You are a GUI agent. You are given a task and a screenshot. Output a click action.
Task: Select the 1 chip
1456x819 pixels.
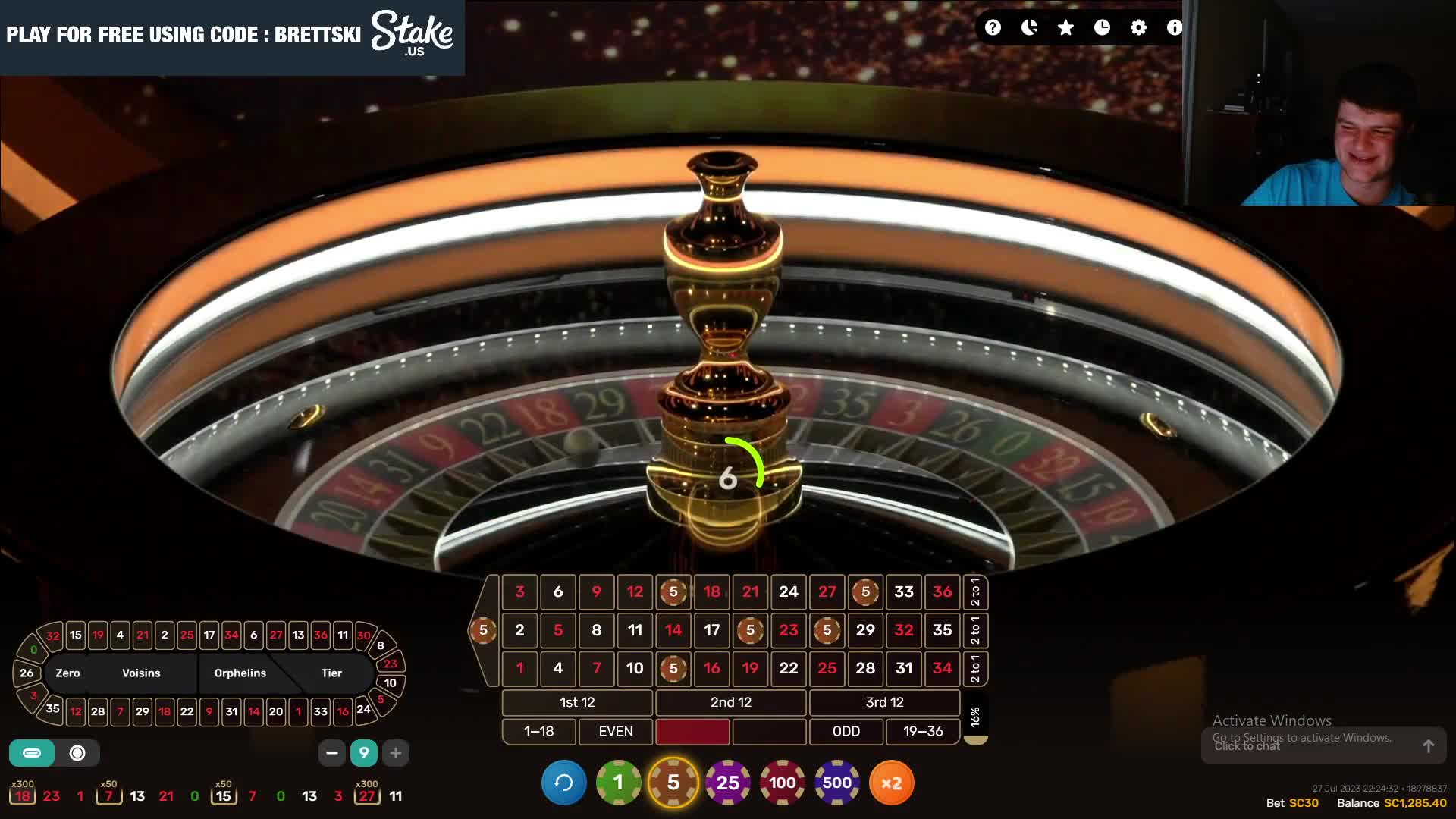(x=618, y=783)
